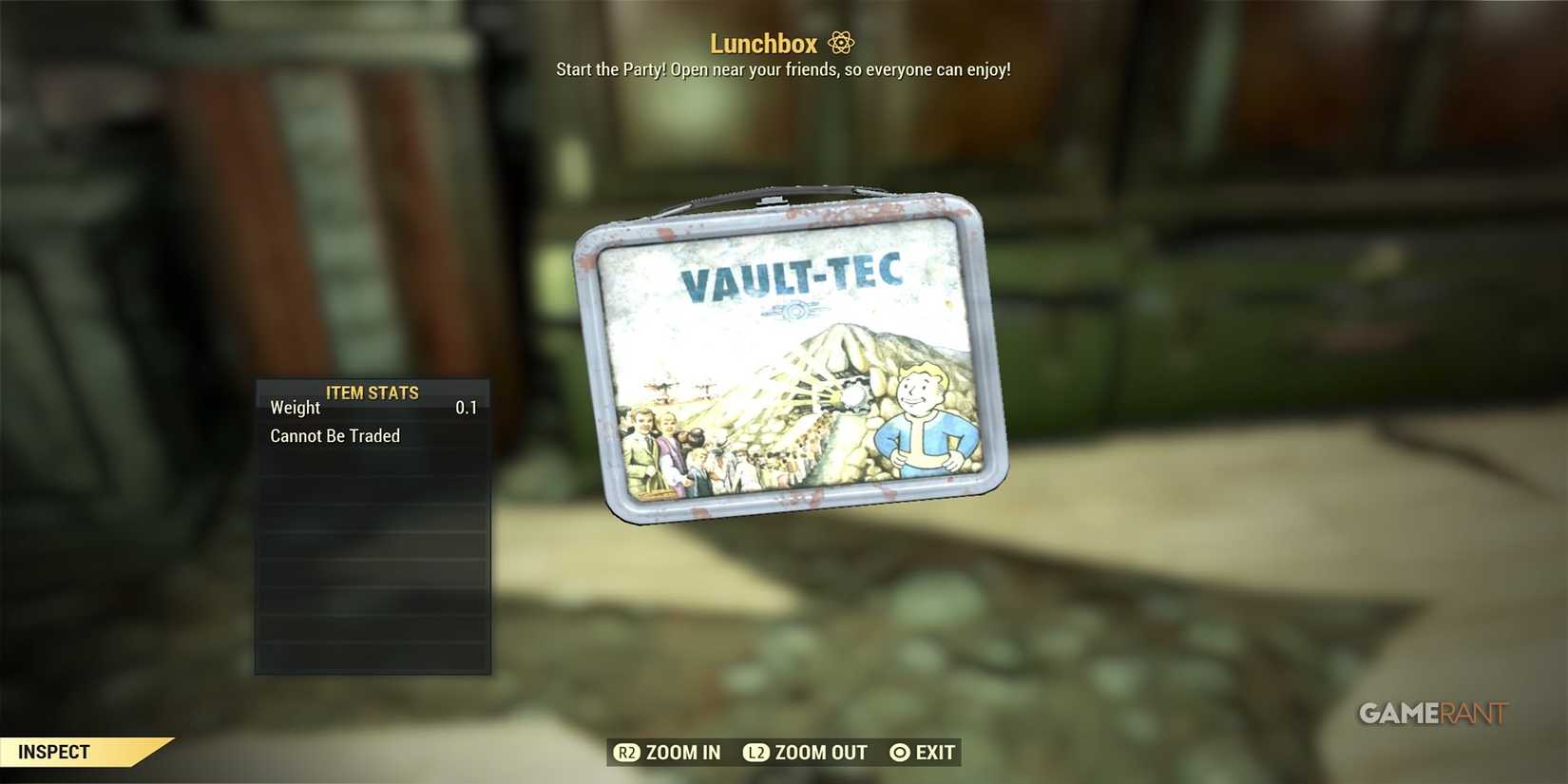The image size is (1568, 784).
Task: Click the circle button icon next to EXIT
Action: click(x=898, y=752)
